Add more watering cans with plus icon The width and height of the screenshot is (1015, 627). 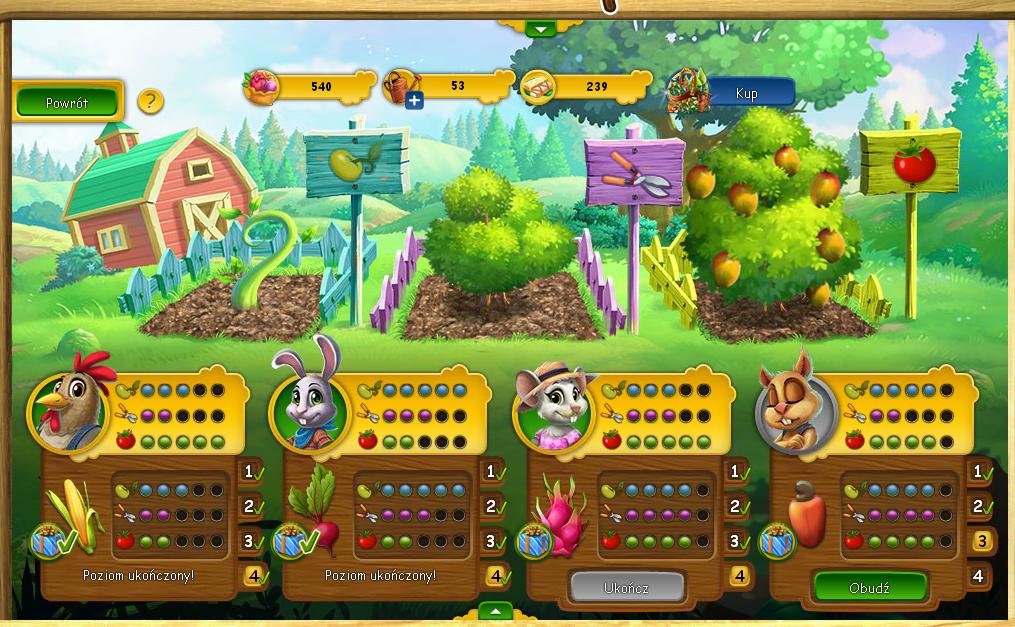click(x=414, y=100)
